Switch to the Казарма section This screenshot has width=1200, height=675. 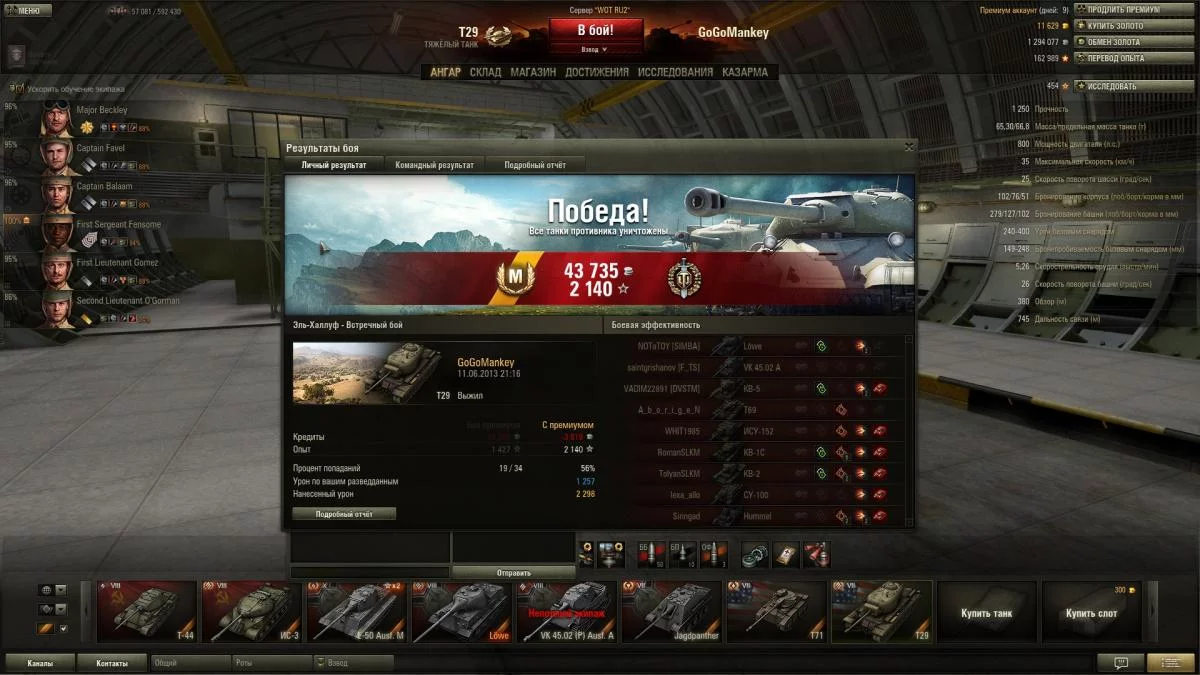pos(745,72)
